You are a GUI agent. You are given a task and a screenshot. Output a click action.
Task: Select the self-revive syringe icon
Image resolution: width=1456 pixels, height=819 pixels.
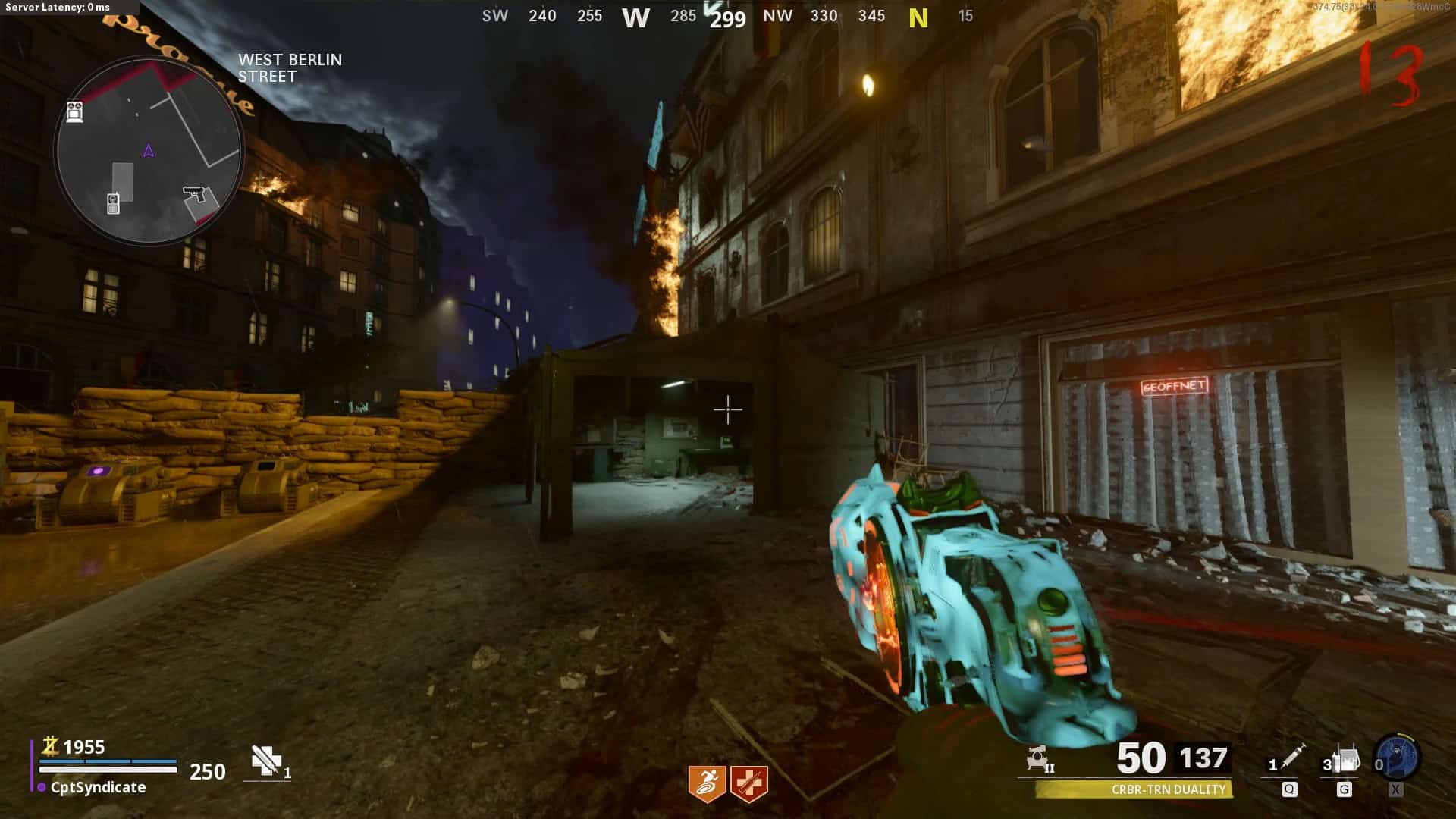[266, 761]
